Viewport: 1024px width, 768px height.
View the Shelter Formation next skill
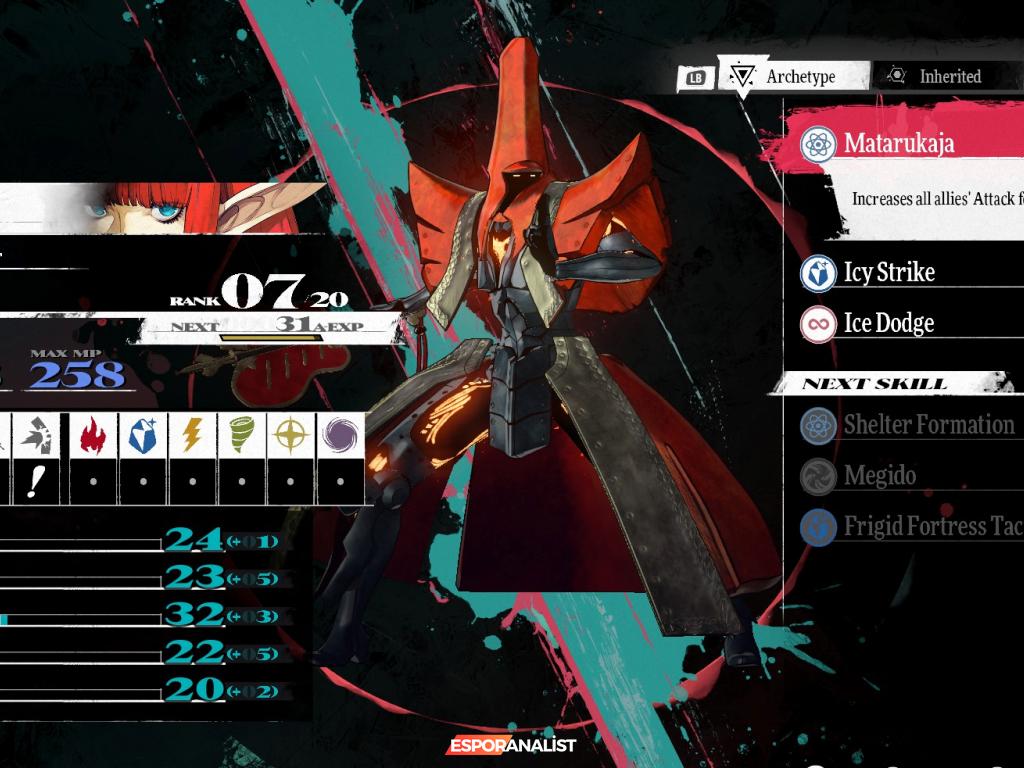pos(928,425)
